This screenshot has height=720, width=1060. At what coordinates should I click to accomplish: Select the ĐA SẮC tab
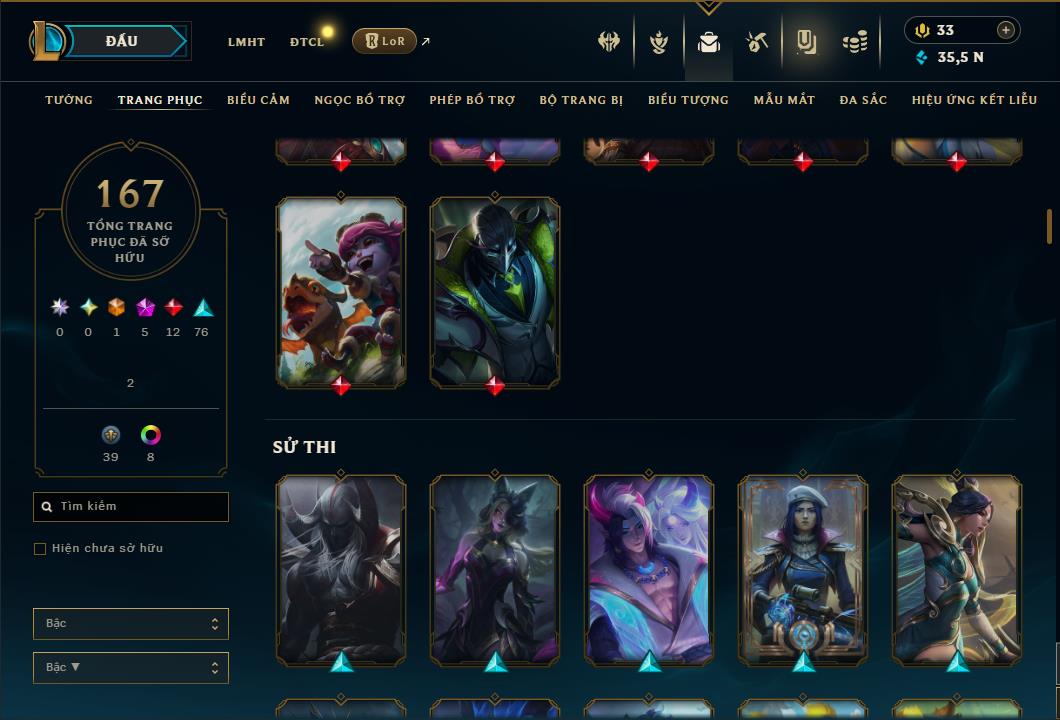863,100
